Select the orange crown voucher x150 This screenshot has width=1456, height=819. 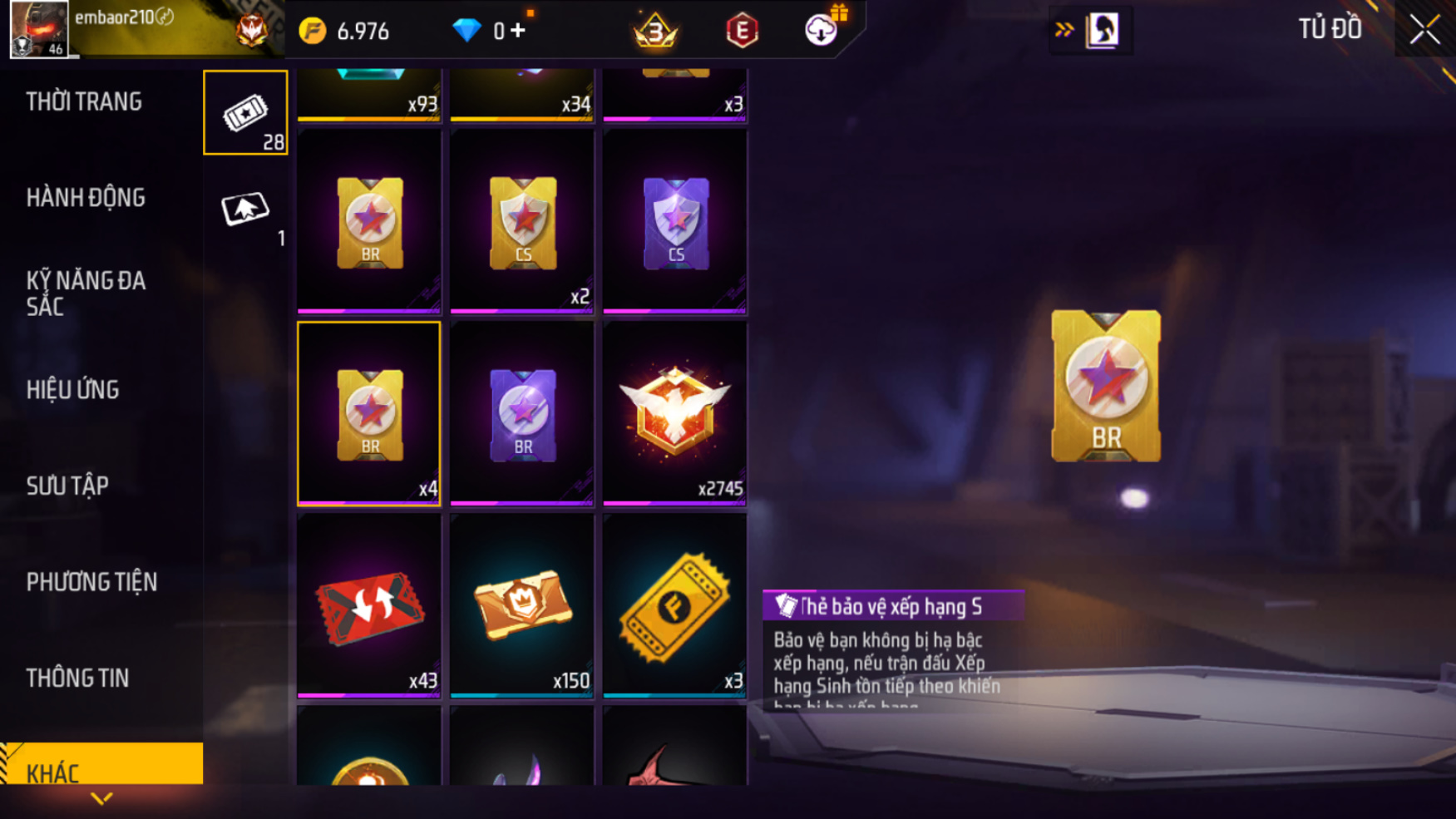(522, 606)
